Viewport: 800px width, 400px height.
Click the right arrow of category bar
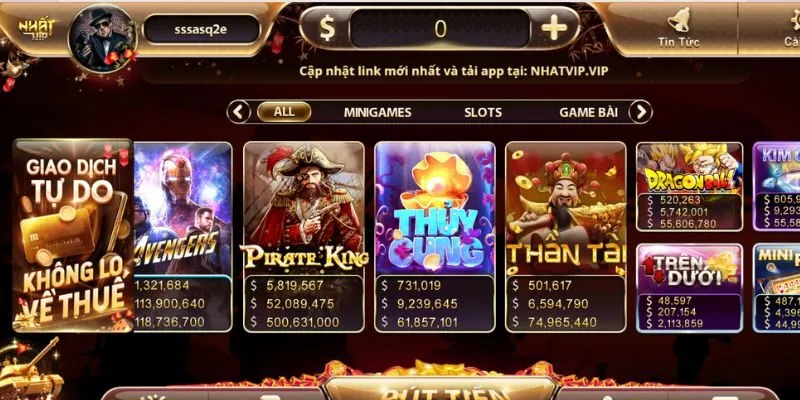click(641, 112)
